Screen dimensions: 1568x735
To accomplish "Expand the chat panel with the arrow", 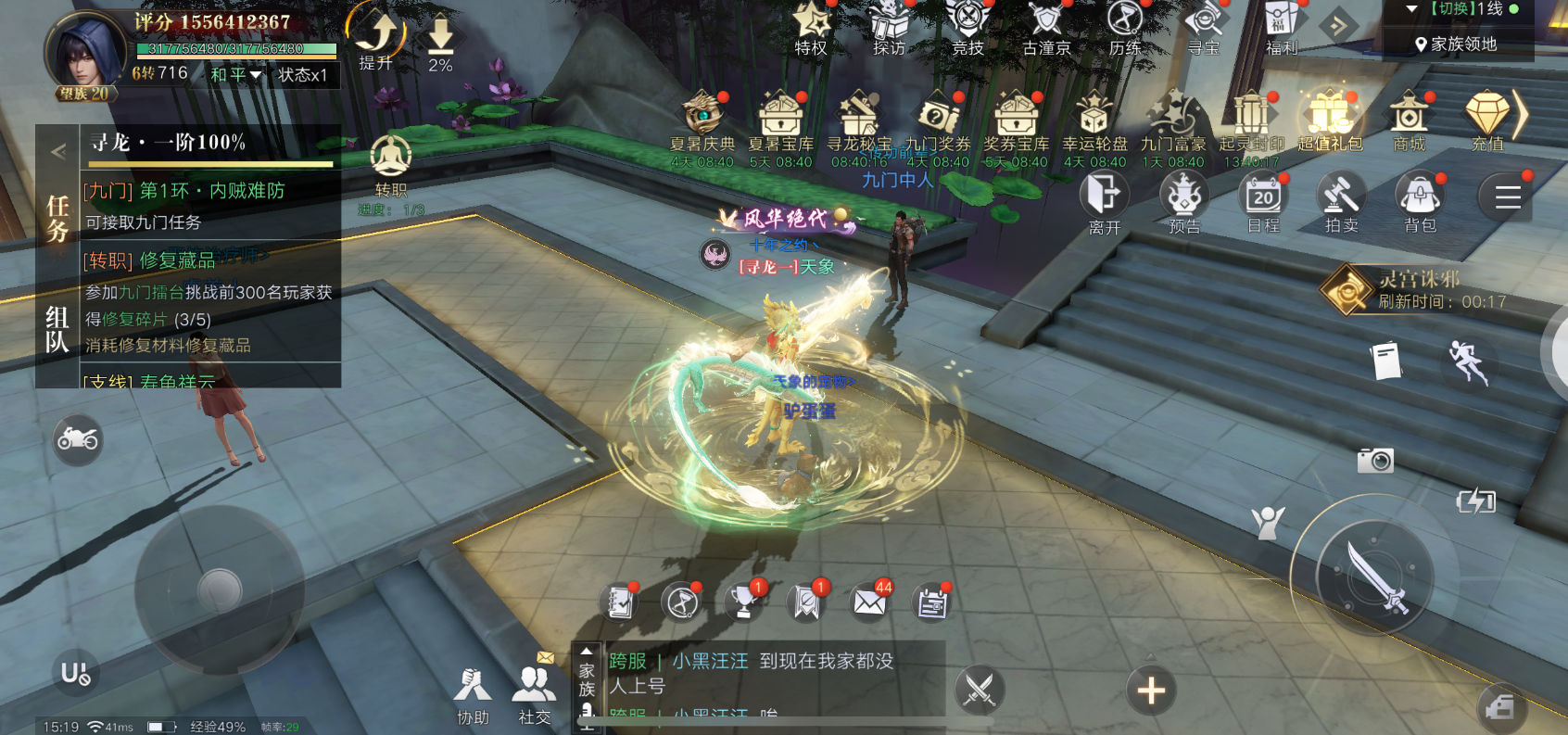I will pyautogui.click(x=585, y=653).
